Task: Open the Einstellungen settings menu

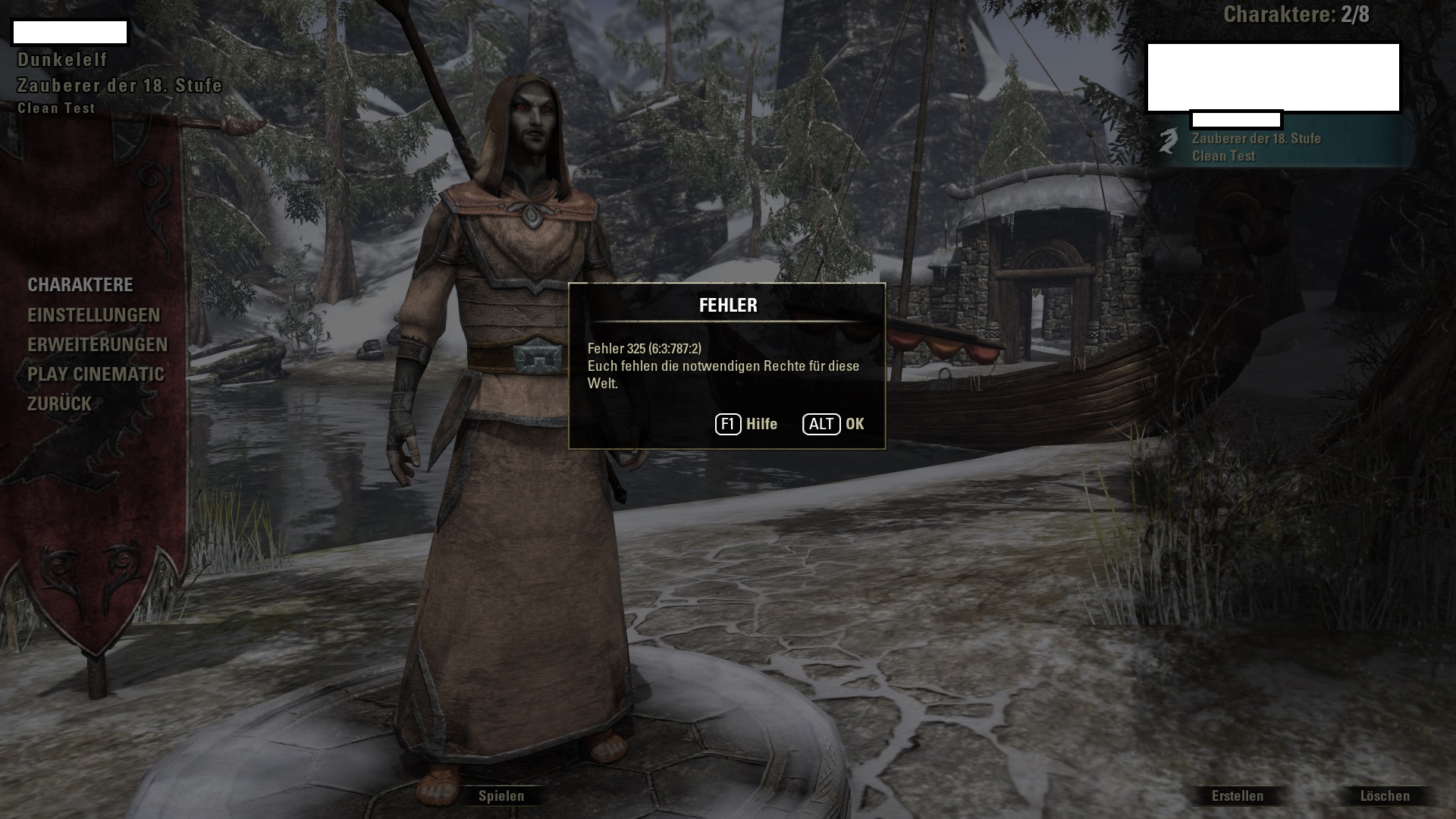Action: click(x=94, y=315)
